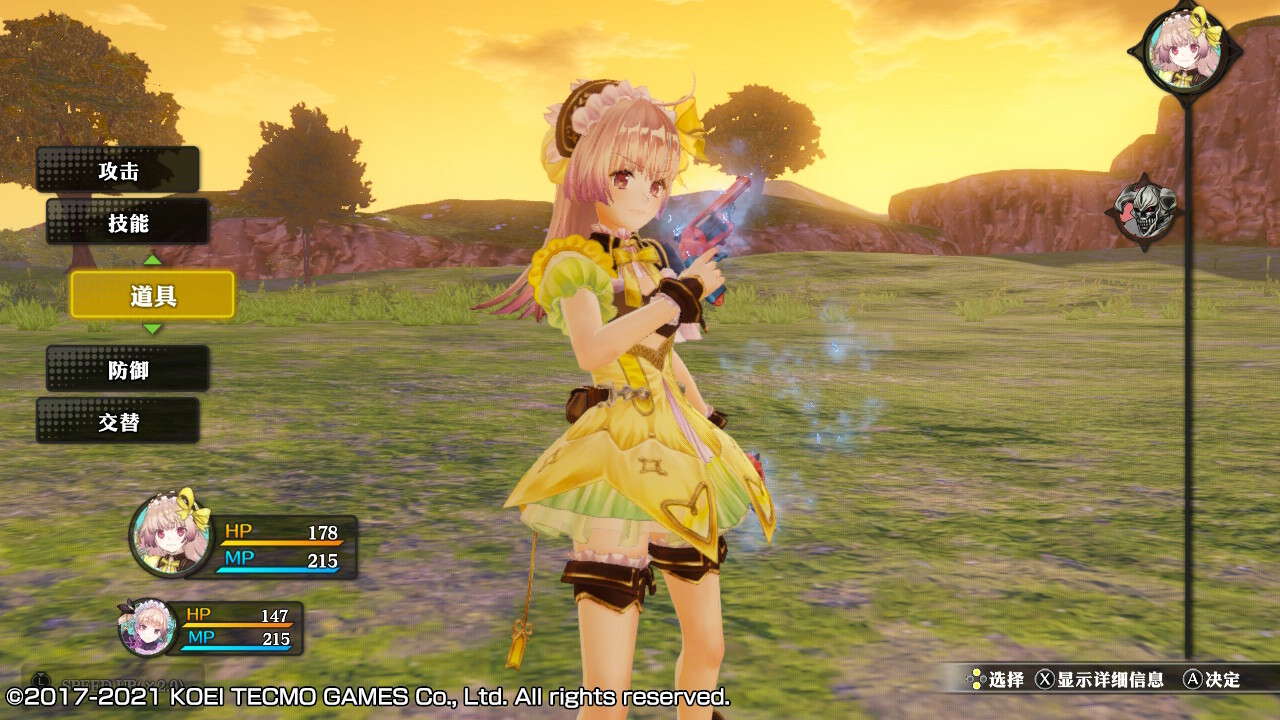Click the up arrow above 道具
Screen dimensions: 1280x720
[x=152, y=260]
